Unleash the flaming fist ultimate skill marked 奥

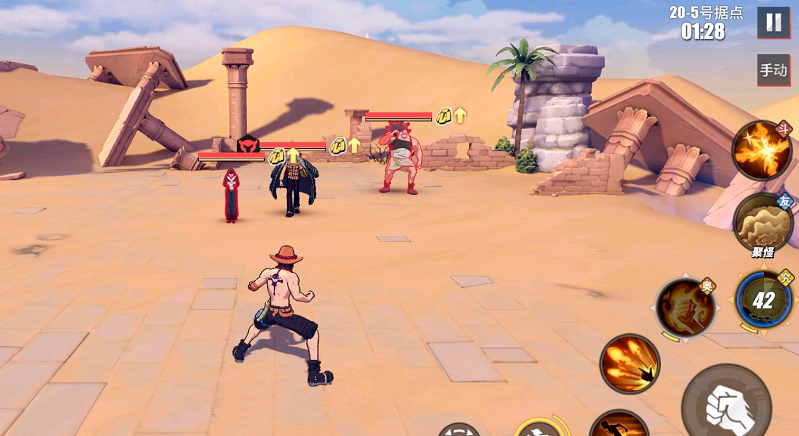point(686,306)
